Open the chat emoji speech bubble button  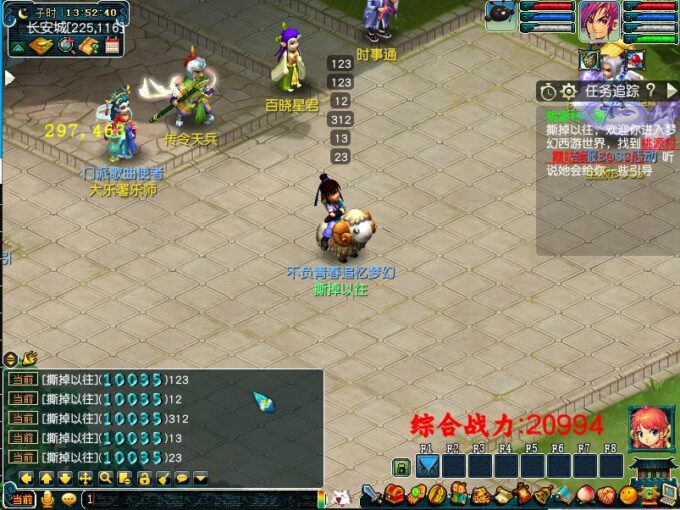click(67, 498)
